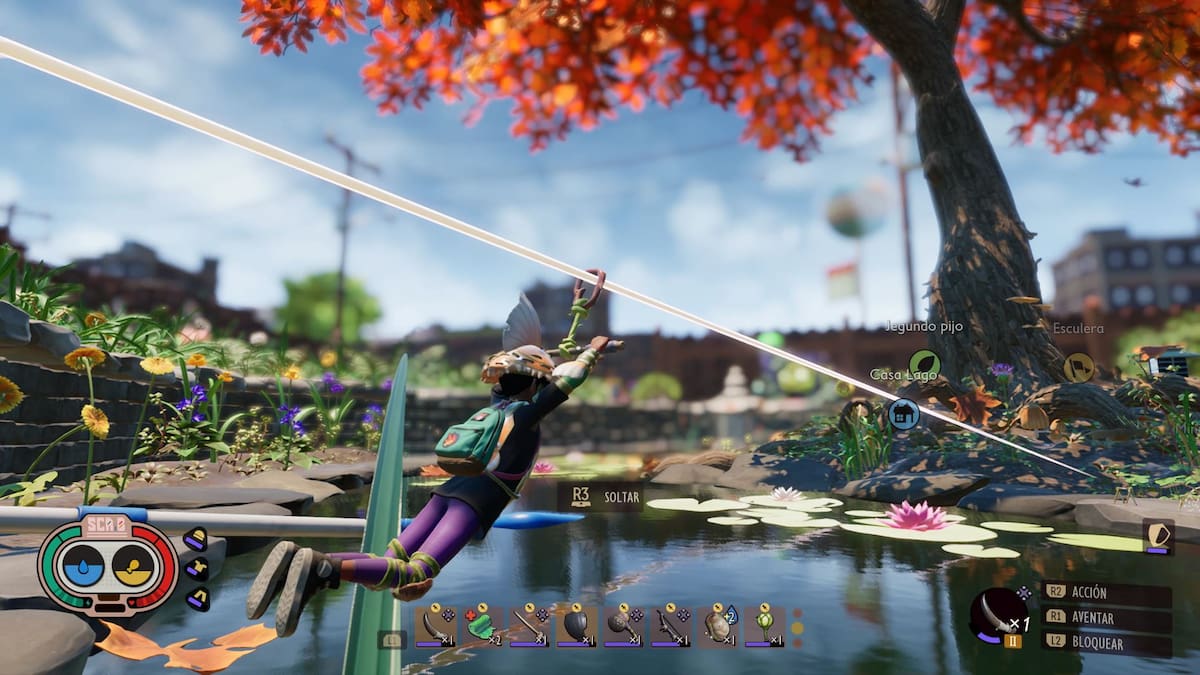
Task: Pick the green bulb torch slot
Action: [x=764, y=625]
